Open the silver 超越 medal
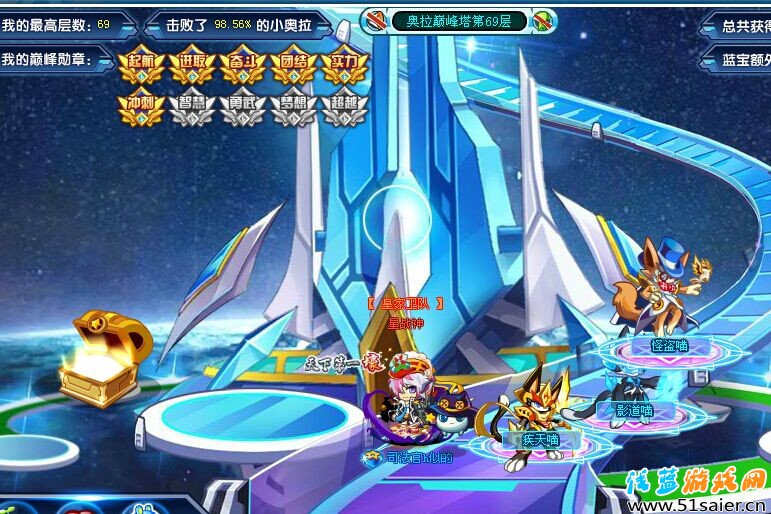Screen dimensions: 771x514 tap(344, 106)
